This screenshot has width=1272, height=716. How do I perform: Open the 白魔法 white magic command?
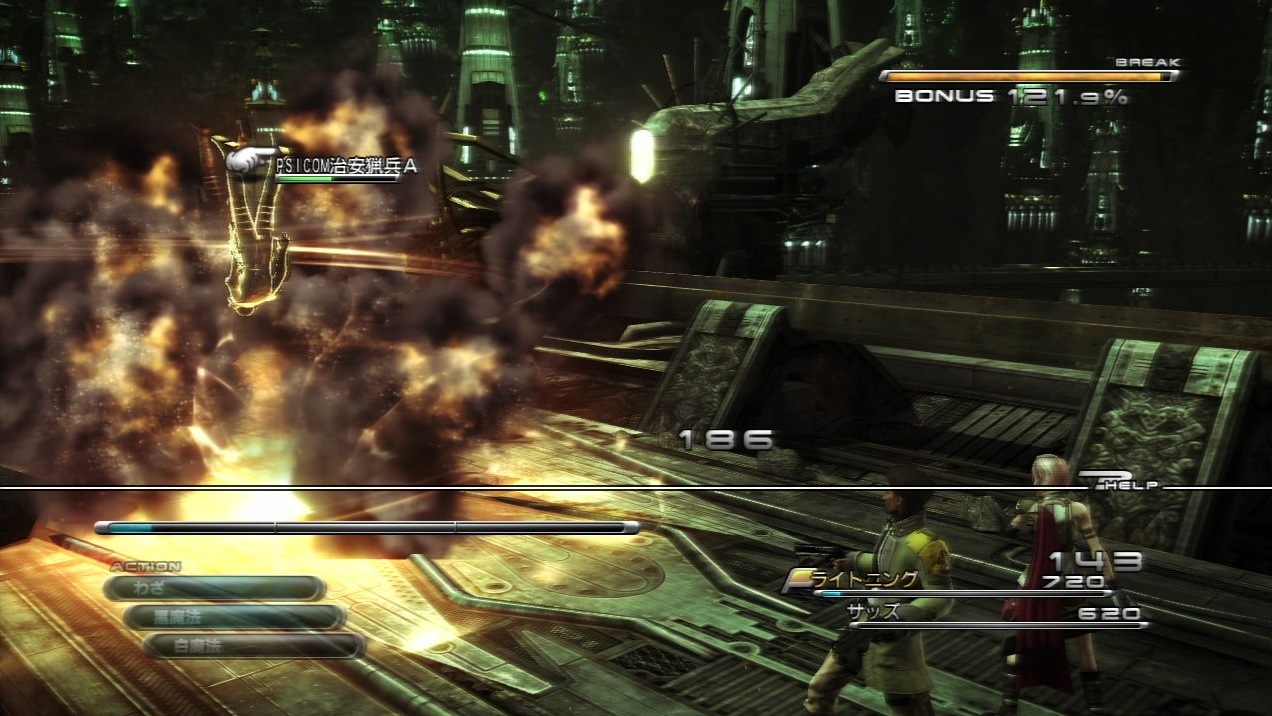254,646
